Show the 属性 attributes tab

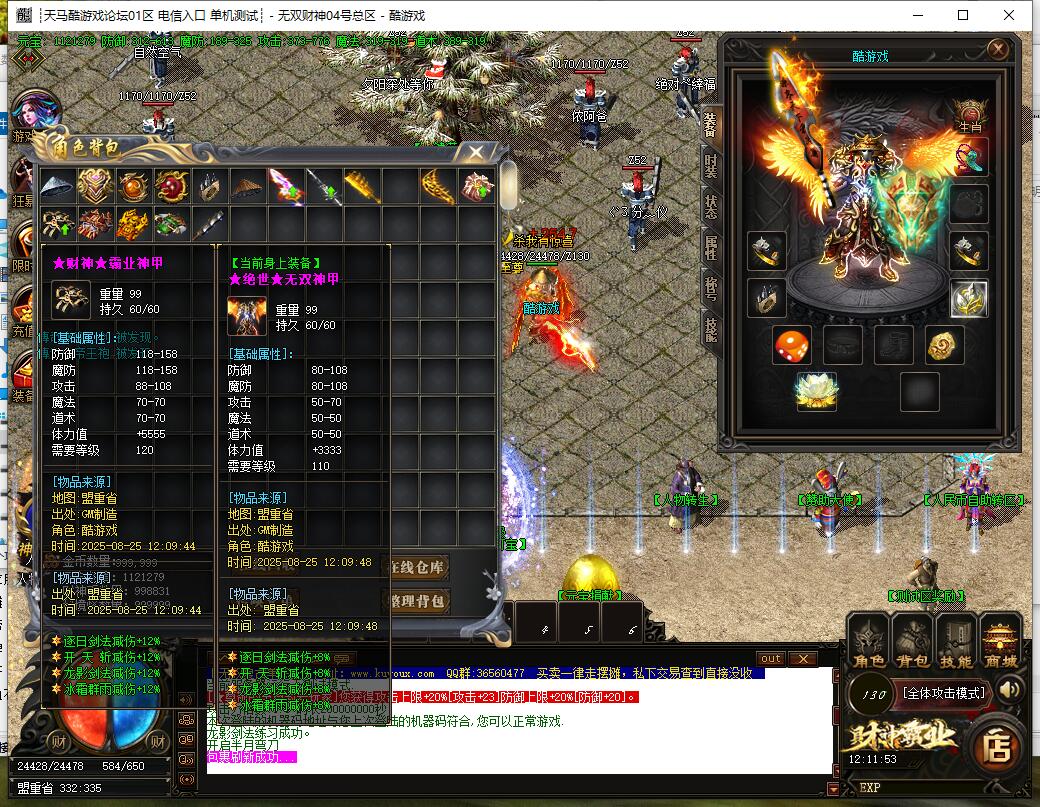pos(710,246)
